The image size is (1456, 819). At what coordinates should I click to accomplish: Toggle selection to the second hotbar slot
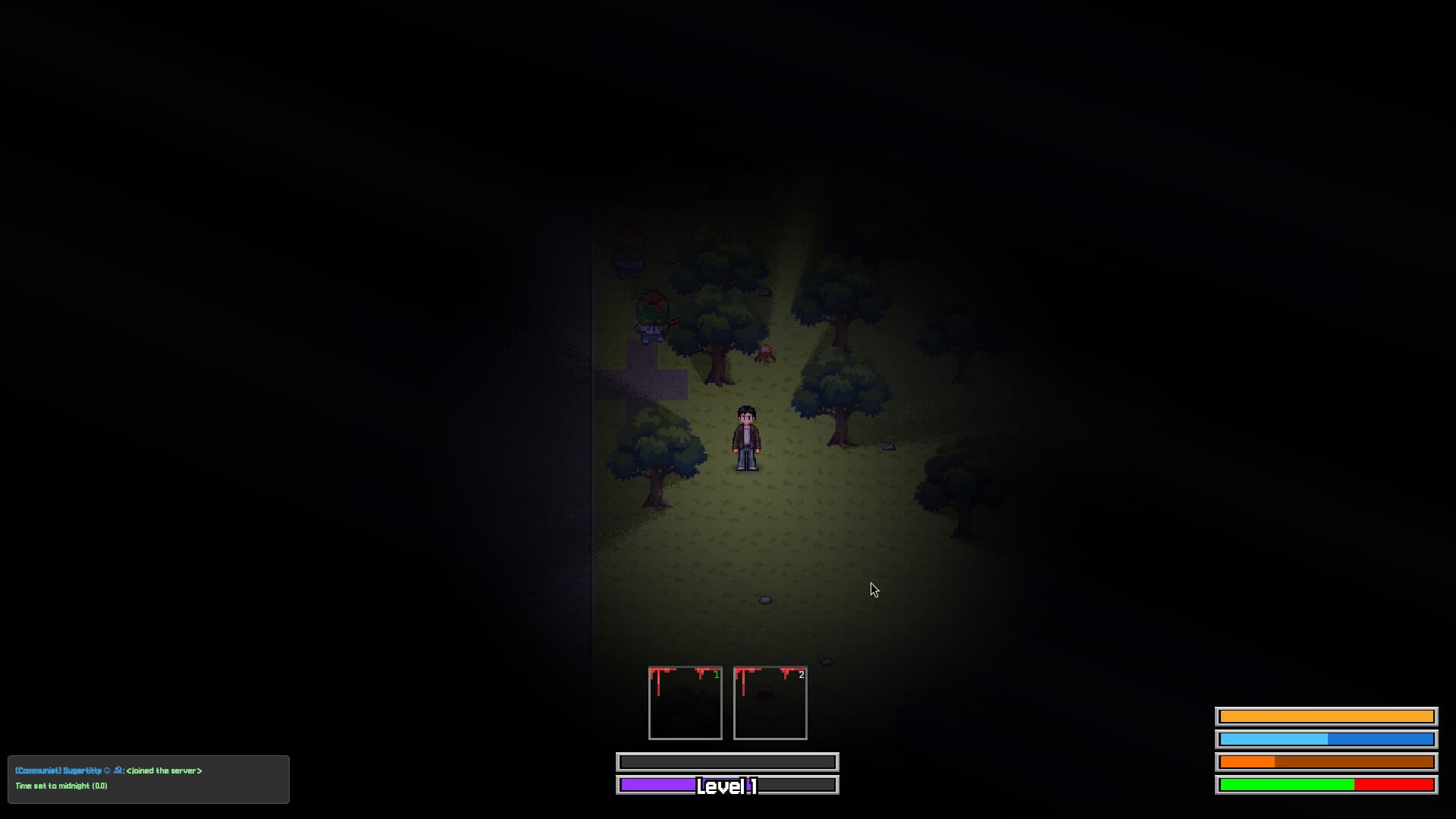tap(770, 703)
